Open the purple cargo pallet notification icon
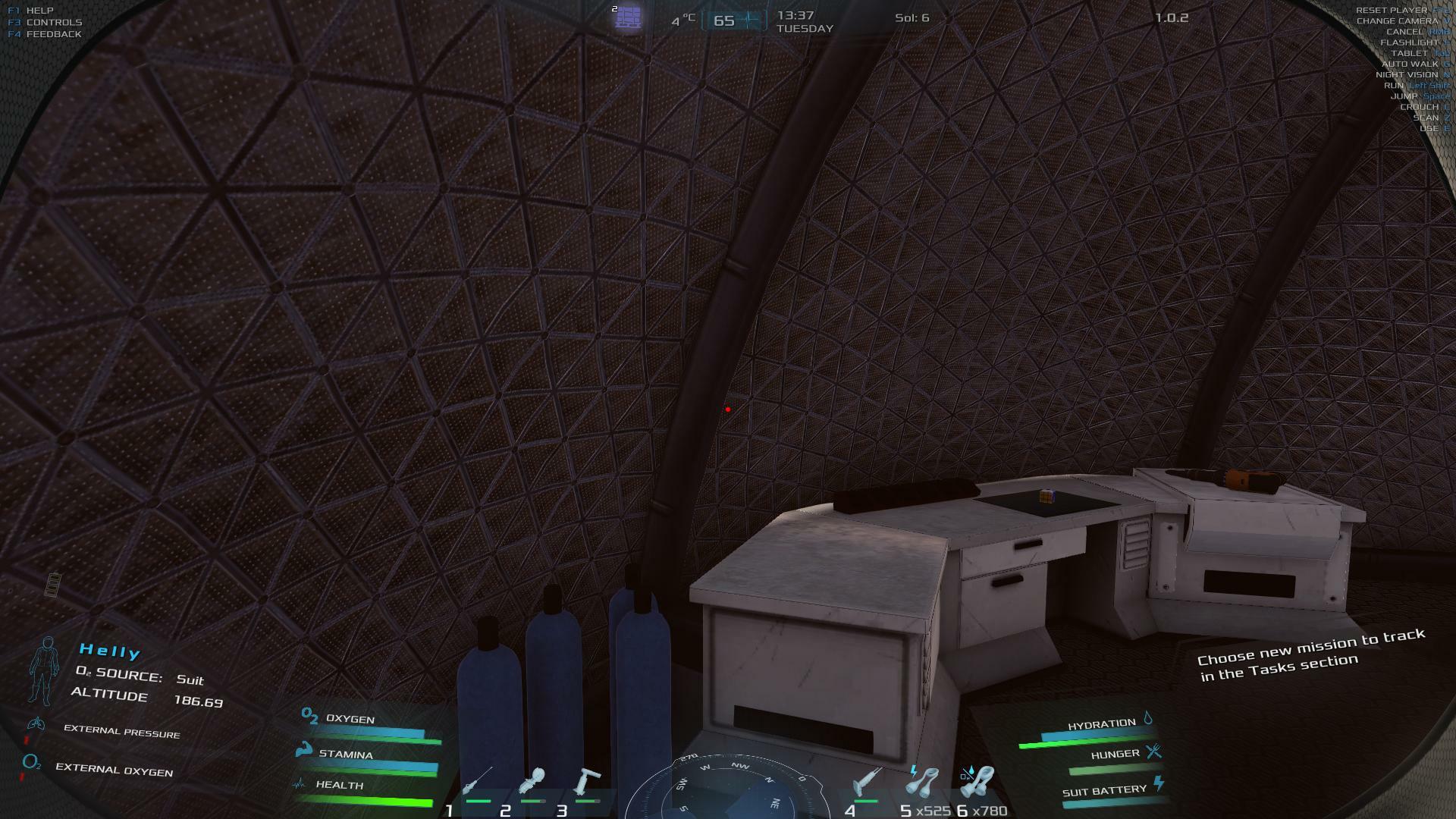This screenshot has height=819, width=1456. click(x=628, y=17)
